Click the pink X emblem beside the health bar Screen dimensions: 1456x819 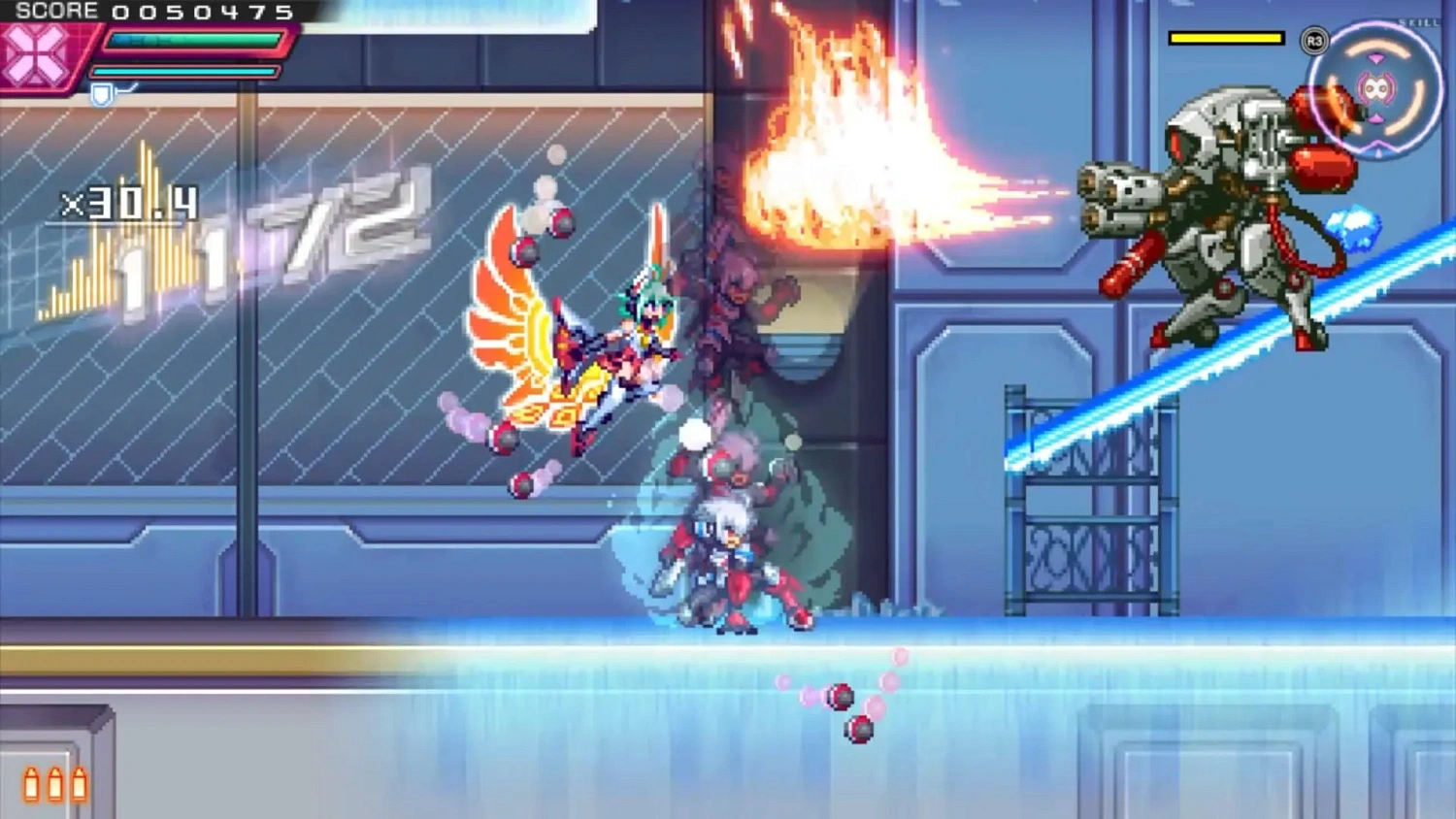click(x=36, y=53)
